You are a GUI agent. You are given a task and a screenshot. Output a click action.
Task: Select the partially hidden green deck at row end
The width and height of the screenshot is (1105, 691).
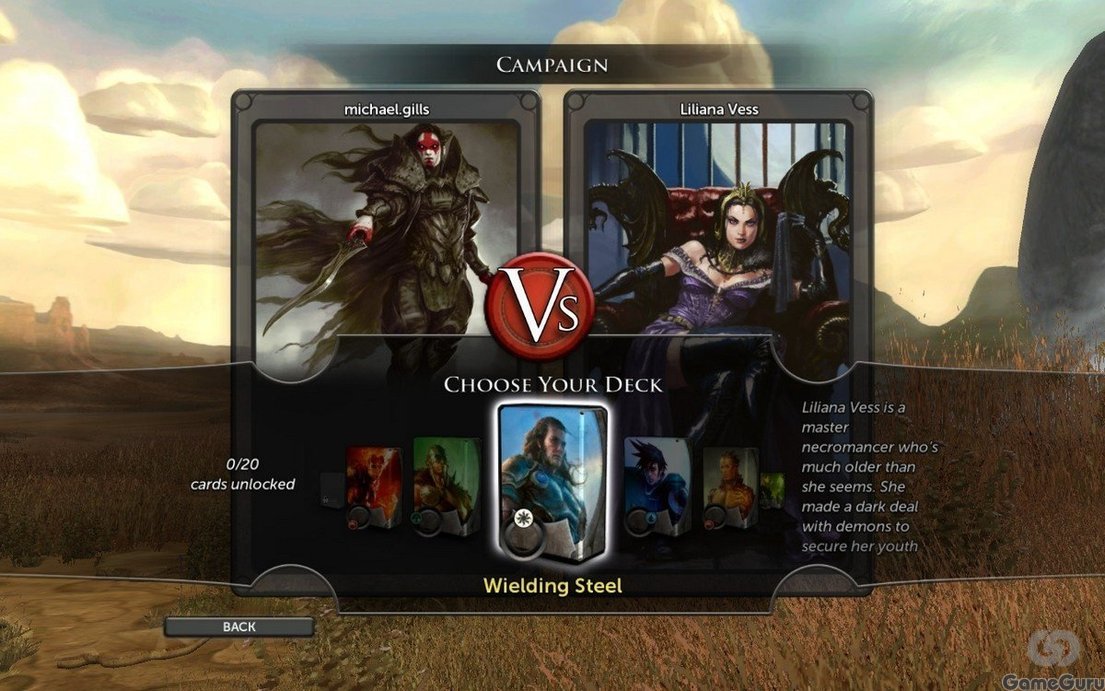tap(772, 490)
